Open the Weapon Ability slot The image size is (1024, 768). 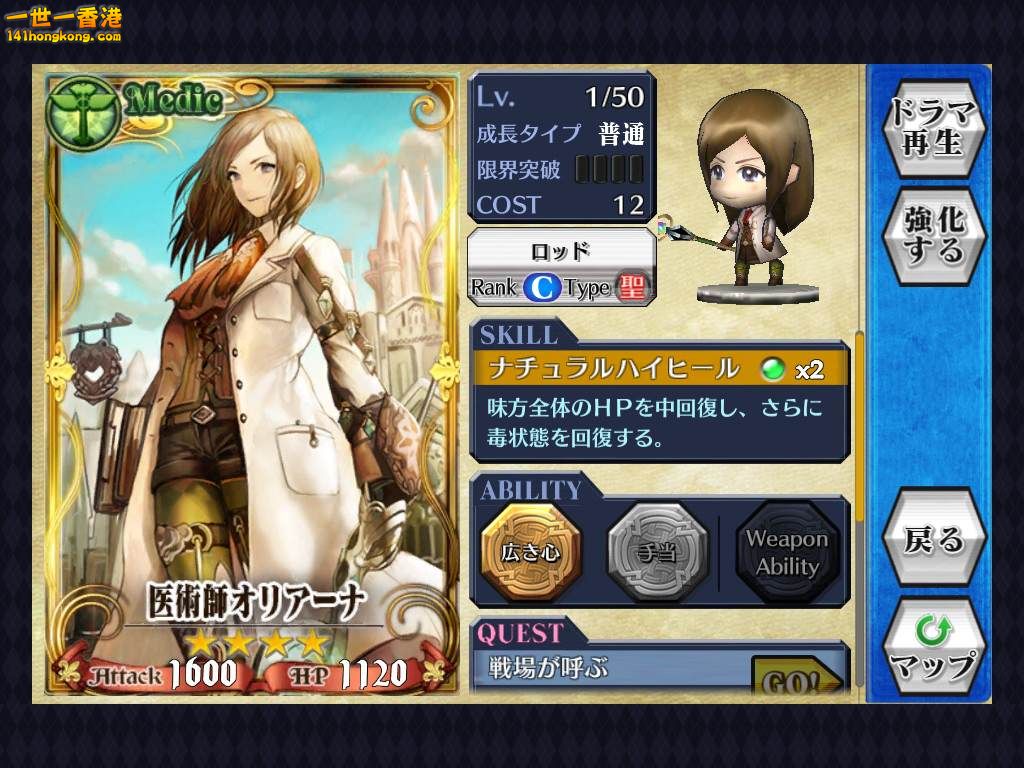tap(786, 552)
